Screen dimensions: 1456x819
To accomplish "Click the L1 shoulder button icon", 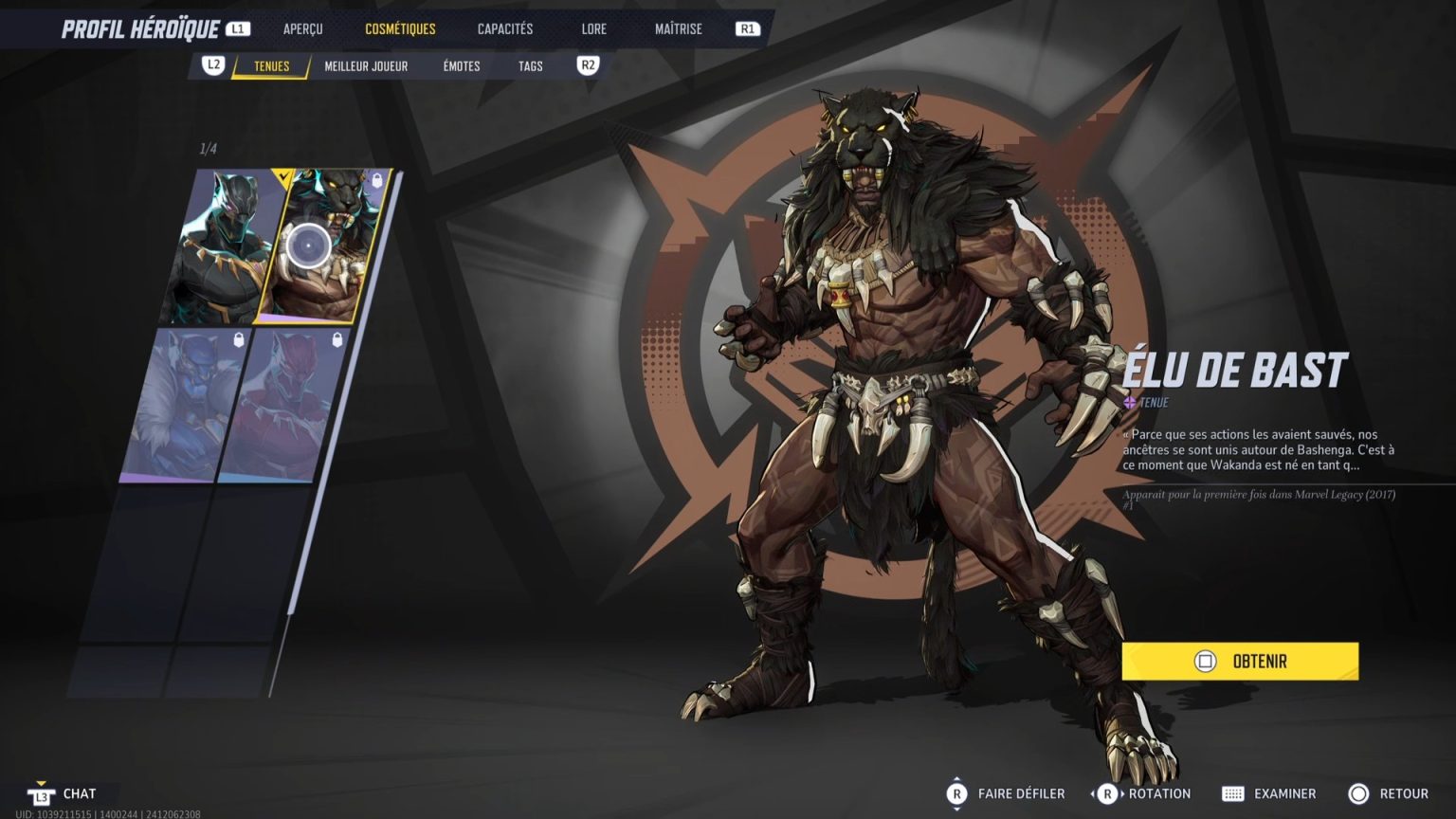I will coord(237,27).
